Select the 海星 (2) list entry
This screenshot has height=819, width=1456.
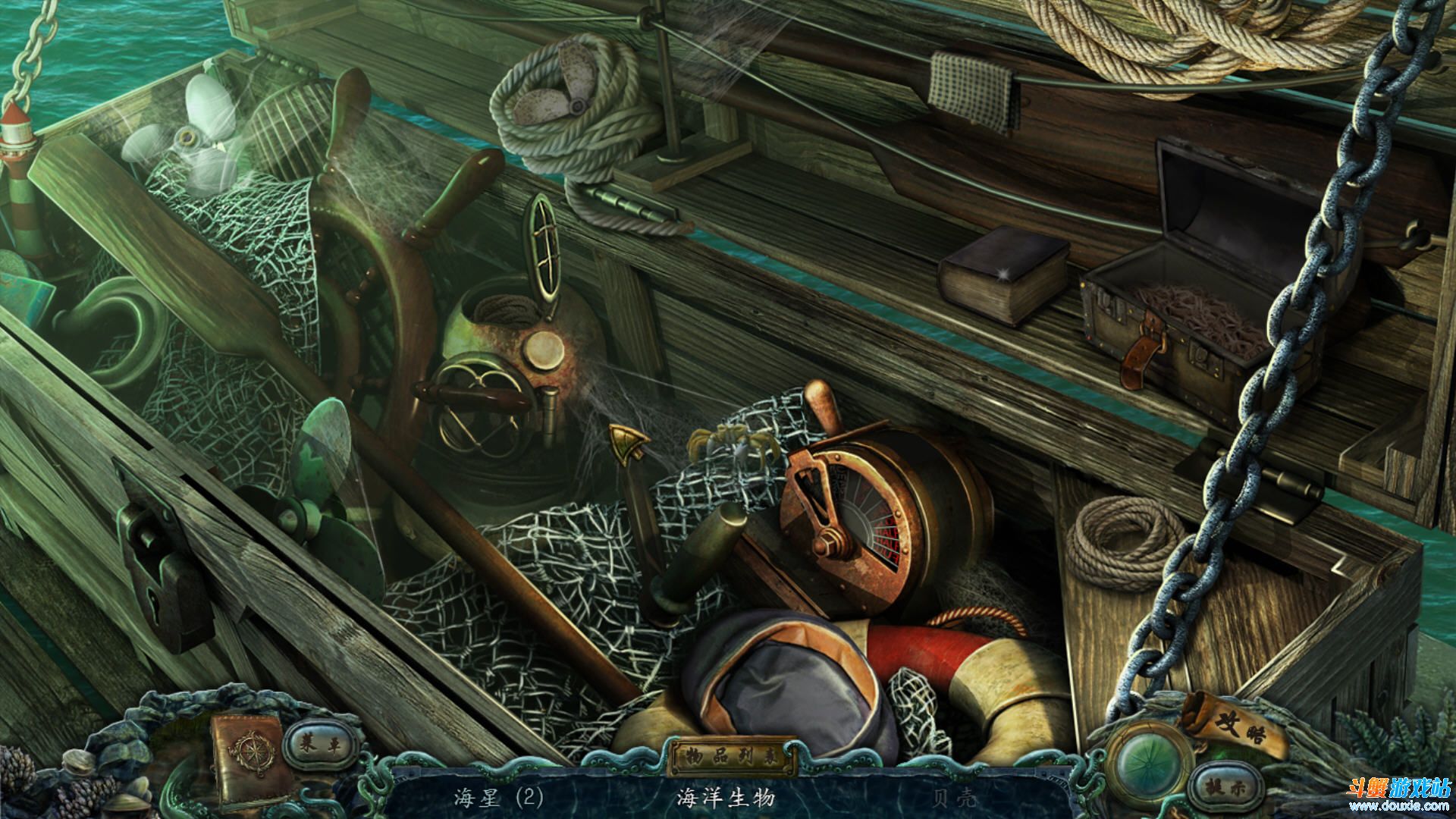[499, 798]
